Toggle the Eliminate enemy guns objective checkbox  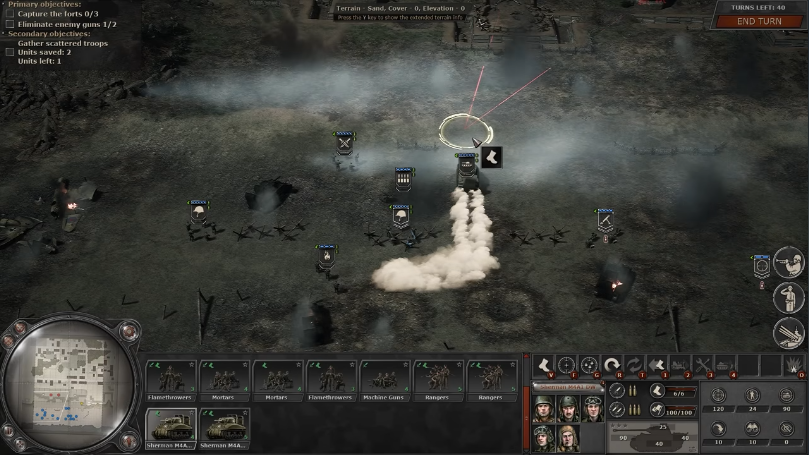tap(10, 24)
